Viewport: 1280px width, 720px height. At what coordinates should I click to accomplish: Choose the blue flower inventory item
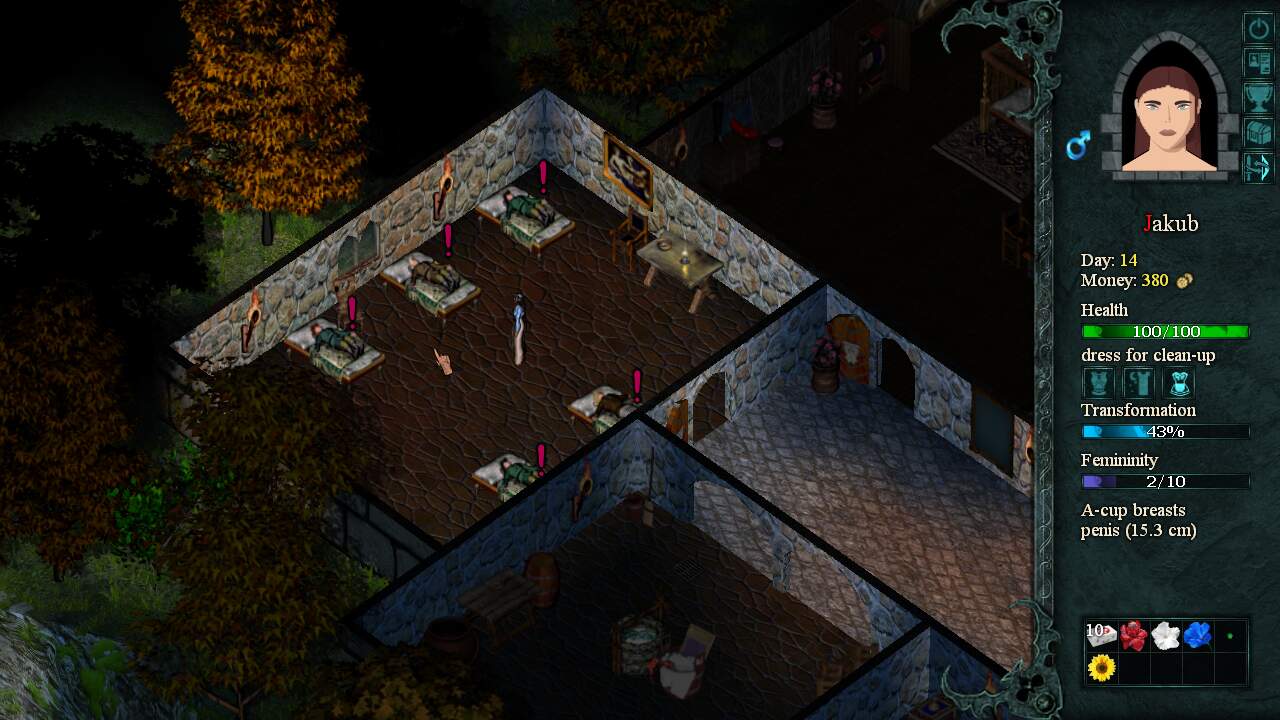(1198, 635)
